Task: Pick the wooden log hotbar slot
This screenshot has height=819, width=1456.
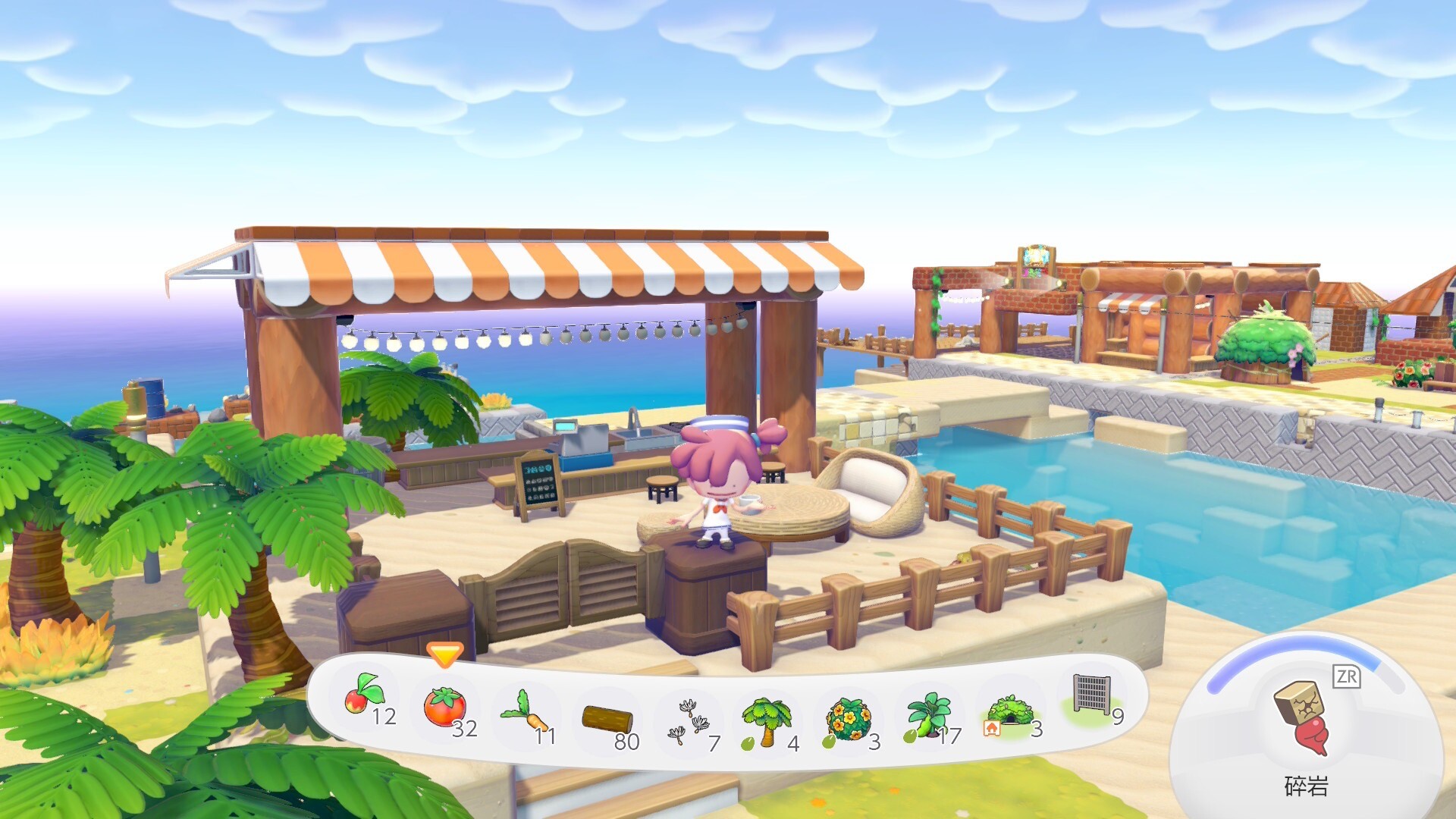Action: coord(607,719)
